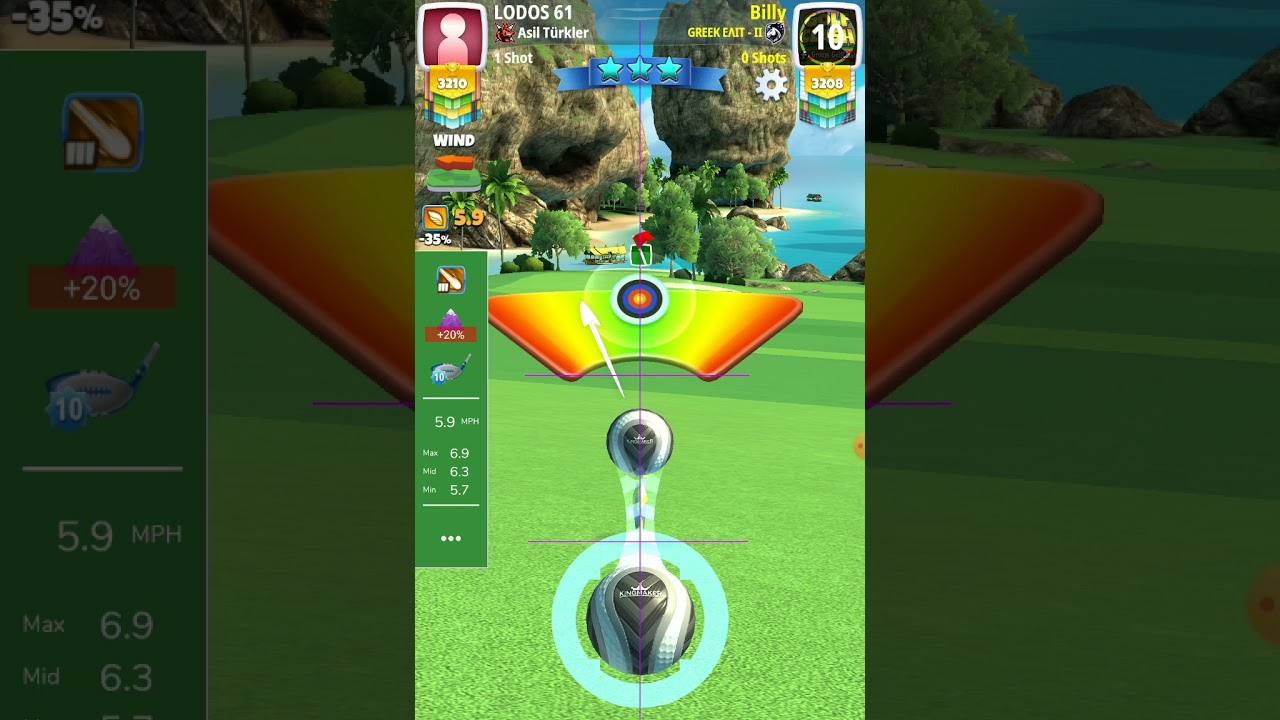Viewport: 1280px width, 720px height.
Task: View LODOS 61 player avatar
Action: tap(451, 37)
